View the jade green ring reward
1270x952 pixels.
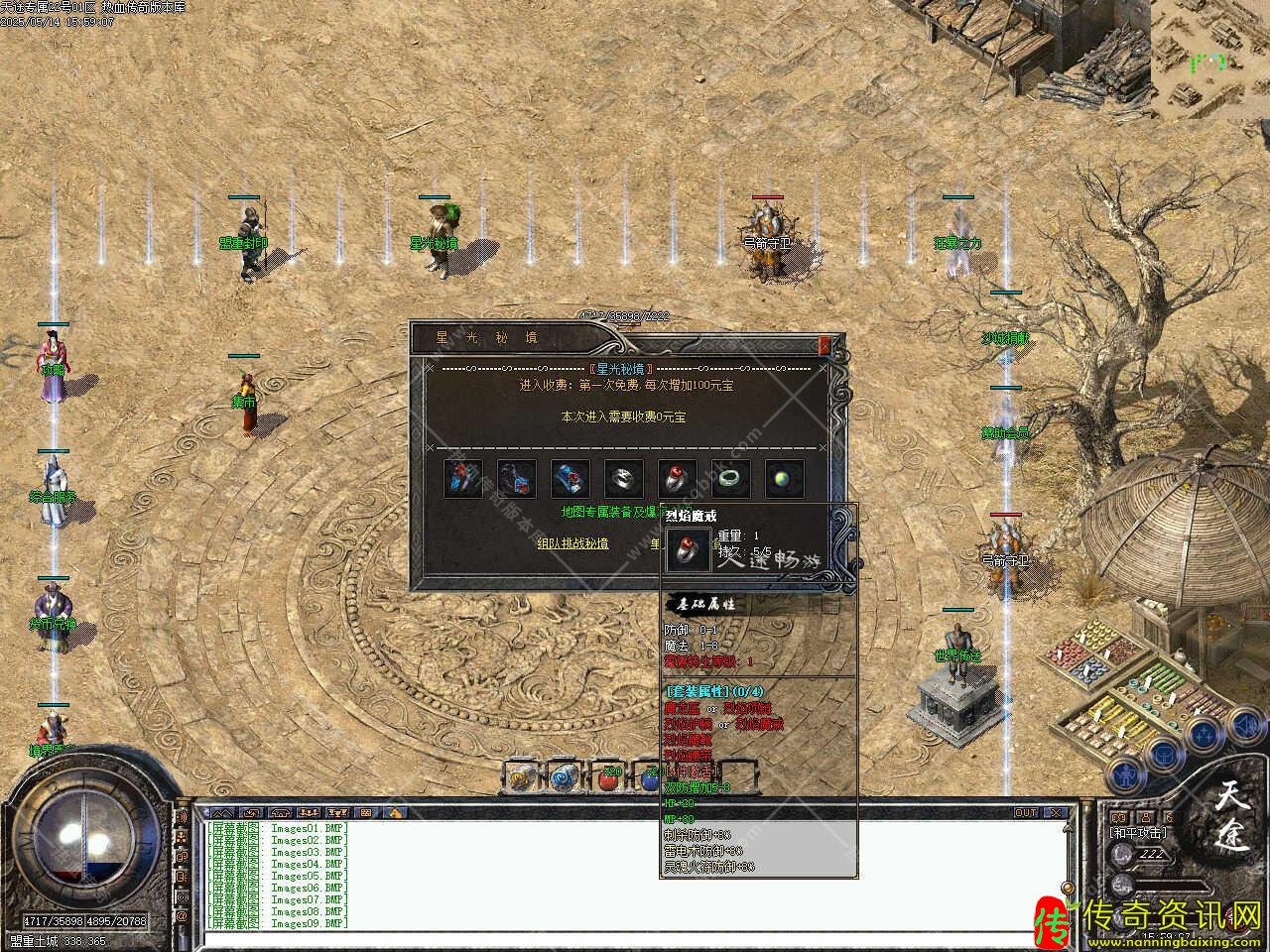(730, 479)
